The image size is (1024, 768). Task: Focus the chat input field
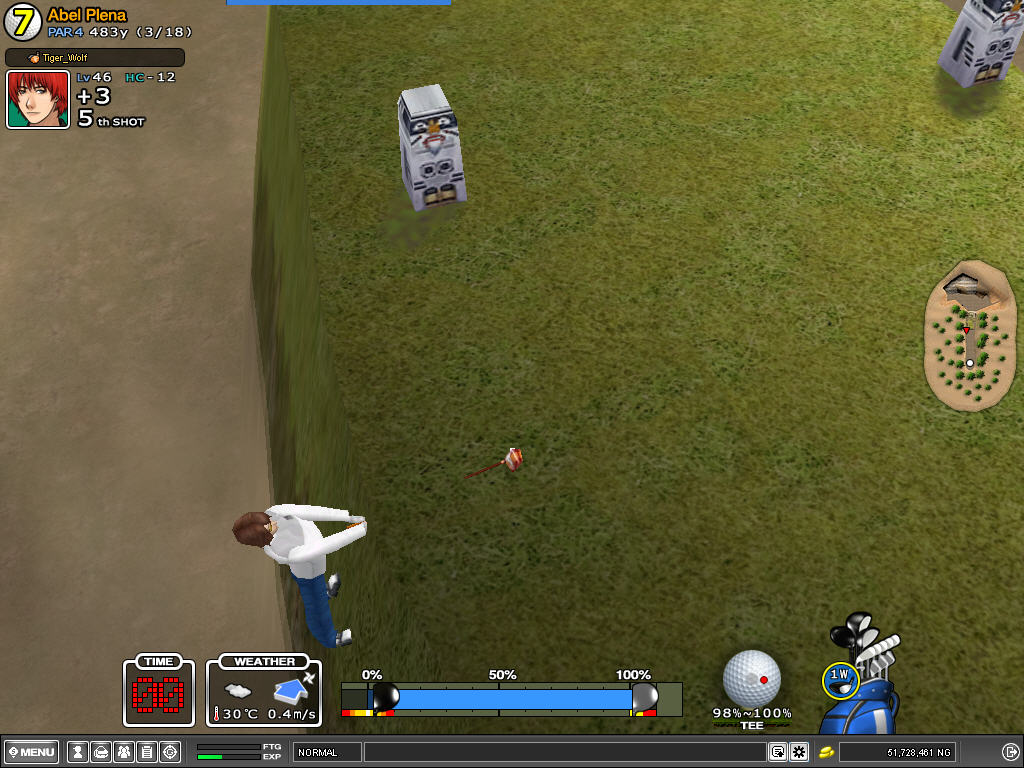(x=565, y=752)
